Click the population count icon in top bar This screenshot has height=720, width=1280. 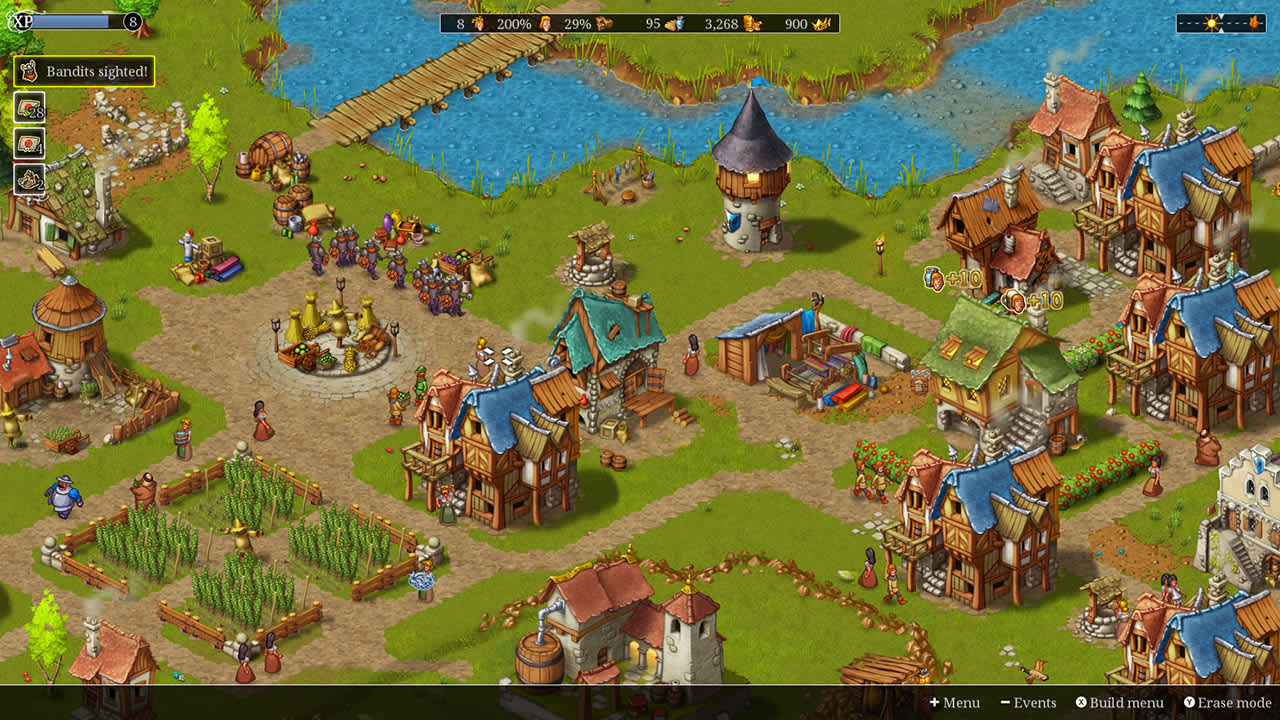[x=478, y=25]
